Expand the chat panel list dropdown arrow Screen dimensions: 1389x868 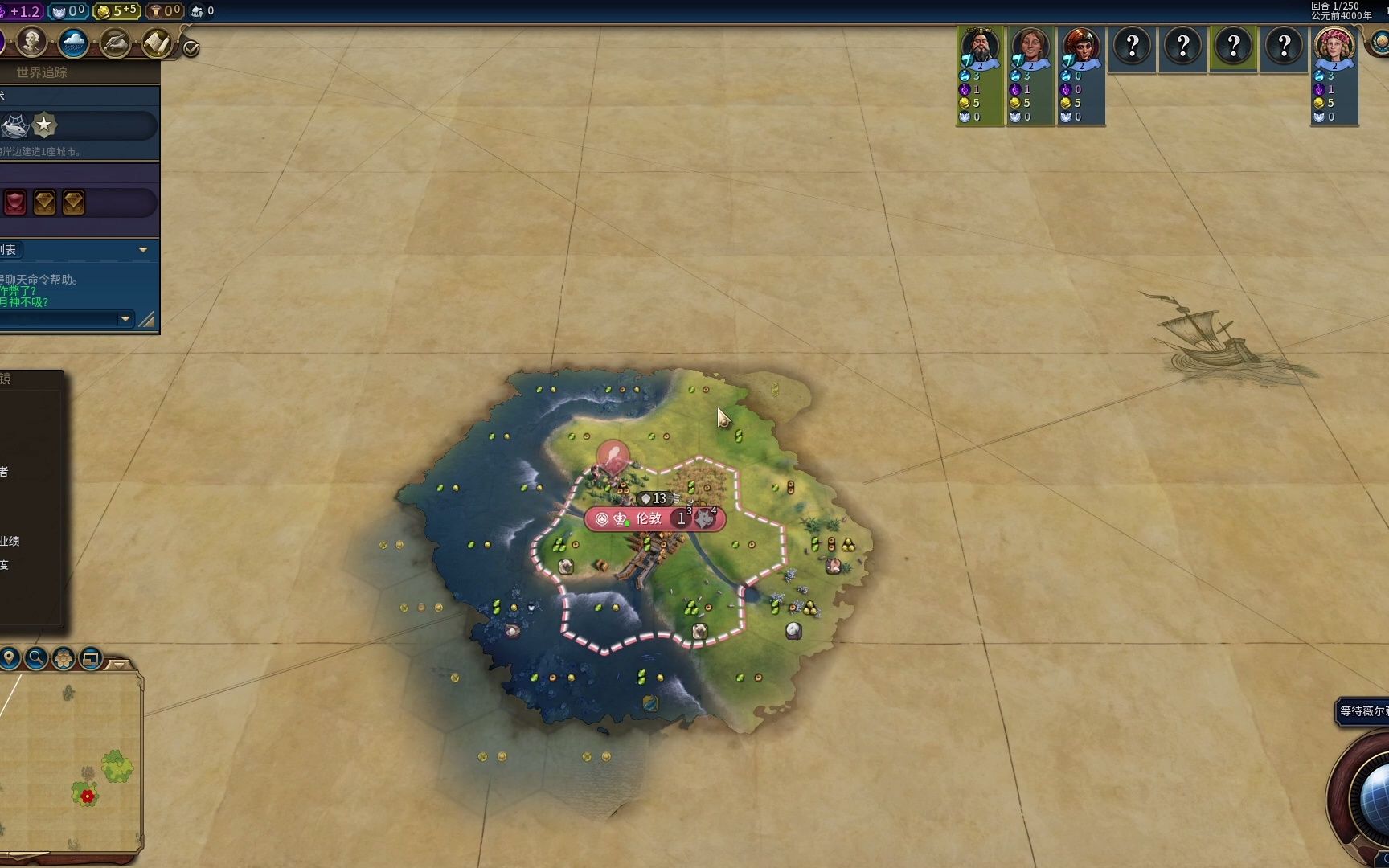click(143, 250)
